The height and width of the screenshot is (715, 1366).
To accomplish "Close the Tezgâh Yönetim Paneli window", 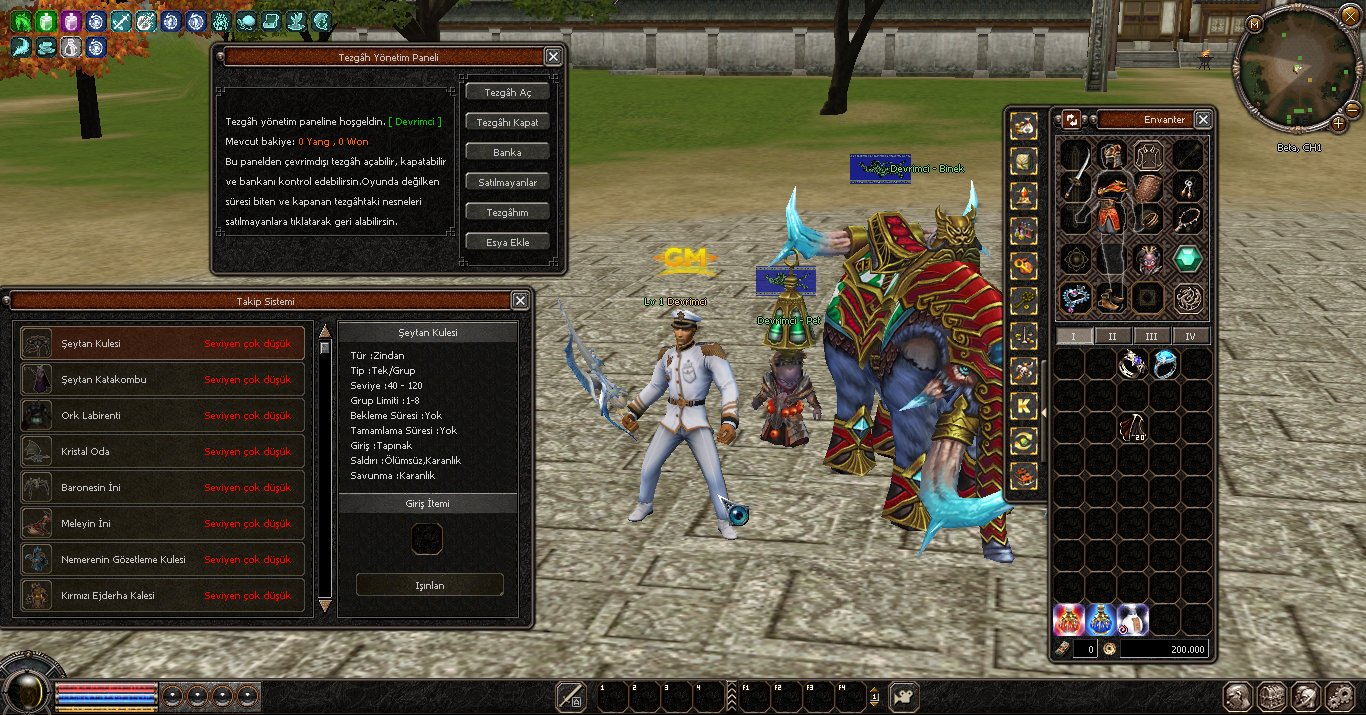I will point(553,57).
